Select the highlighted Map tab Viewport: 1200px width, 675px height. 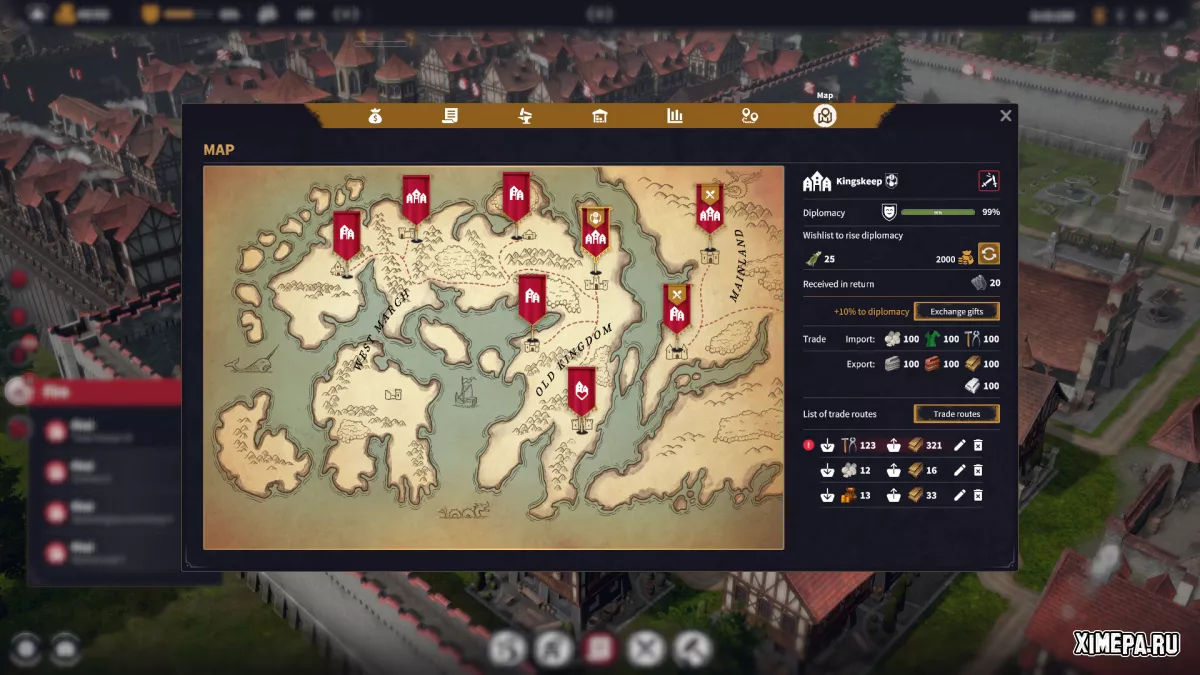click(825, 116)
